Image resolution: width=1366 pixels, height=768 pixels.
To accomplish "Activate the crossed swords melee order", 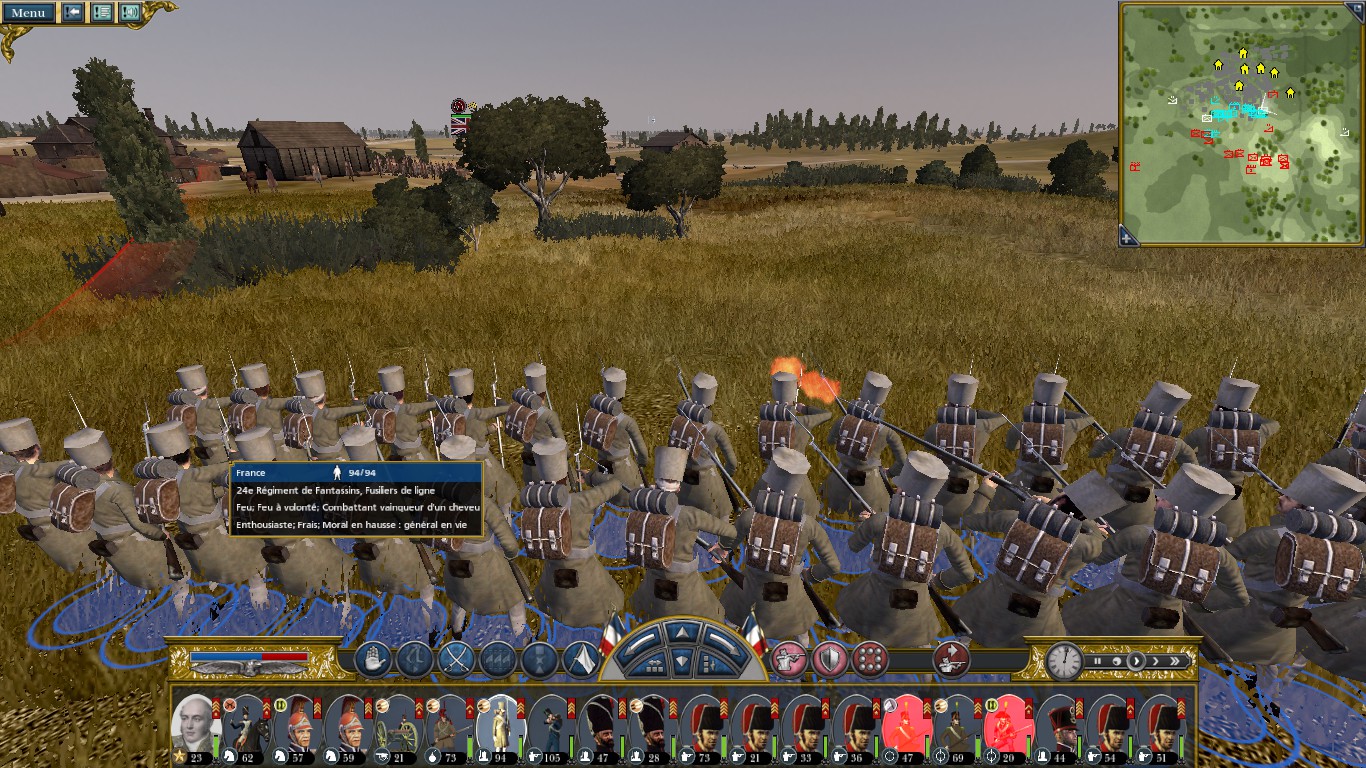I will tap(456, 660).
